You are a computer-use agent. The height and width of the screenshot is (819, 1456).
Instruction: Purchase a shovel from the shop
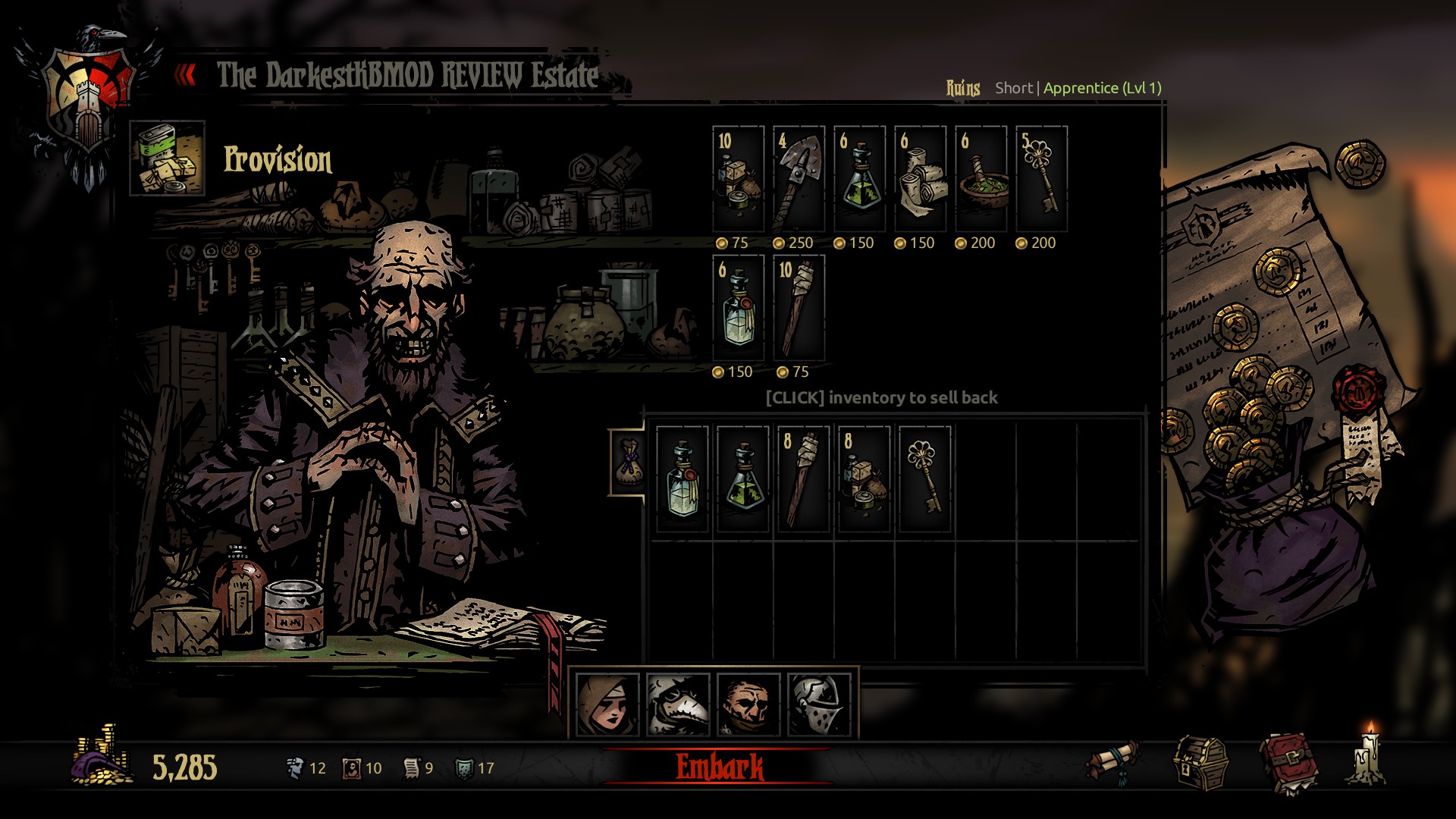pos(799,179)
